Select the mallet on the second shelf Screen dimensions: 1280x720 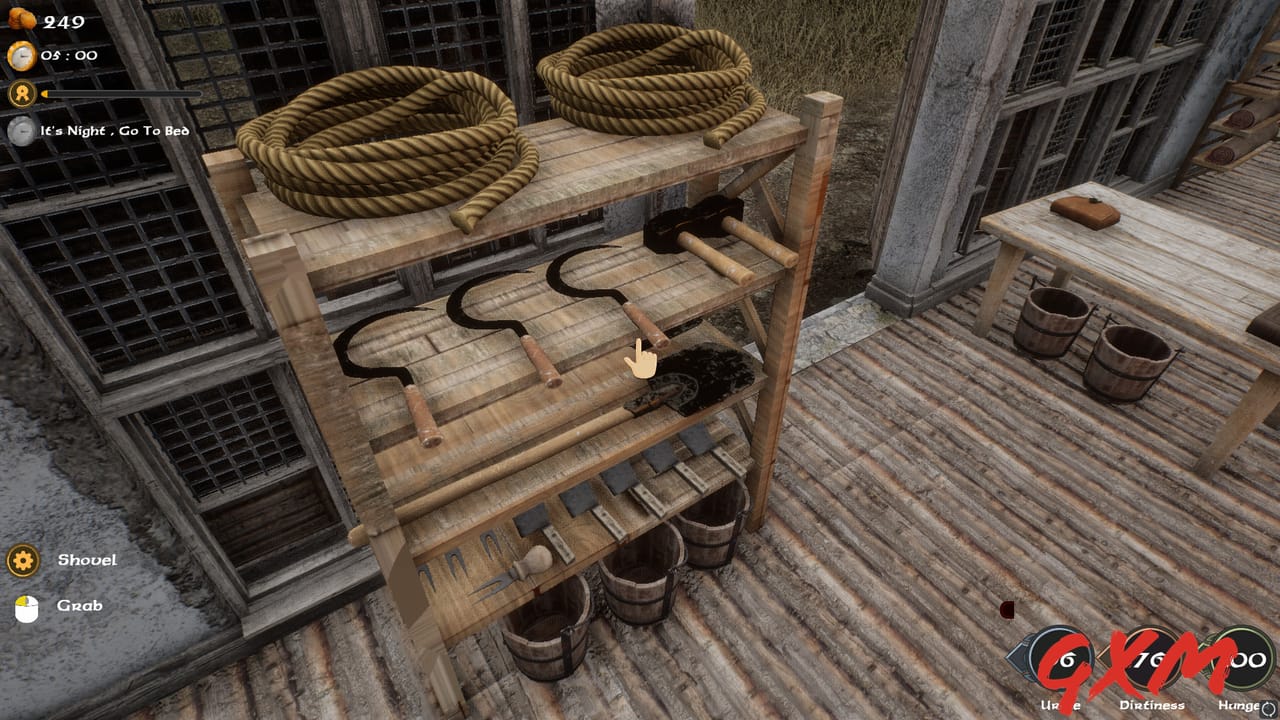point(690,225)
